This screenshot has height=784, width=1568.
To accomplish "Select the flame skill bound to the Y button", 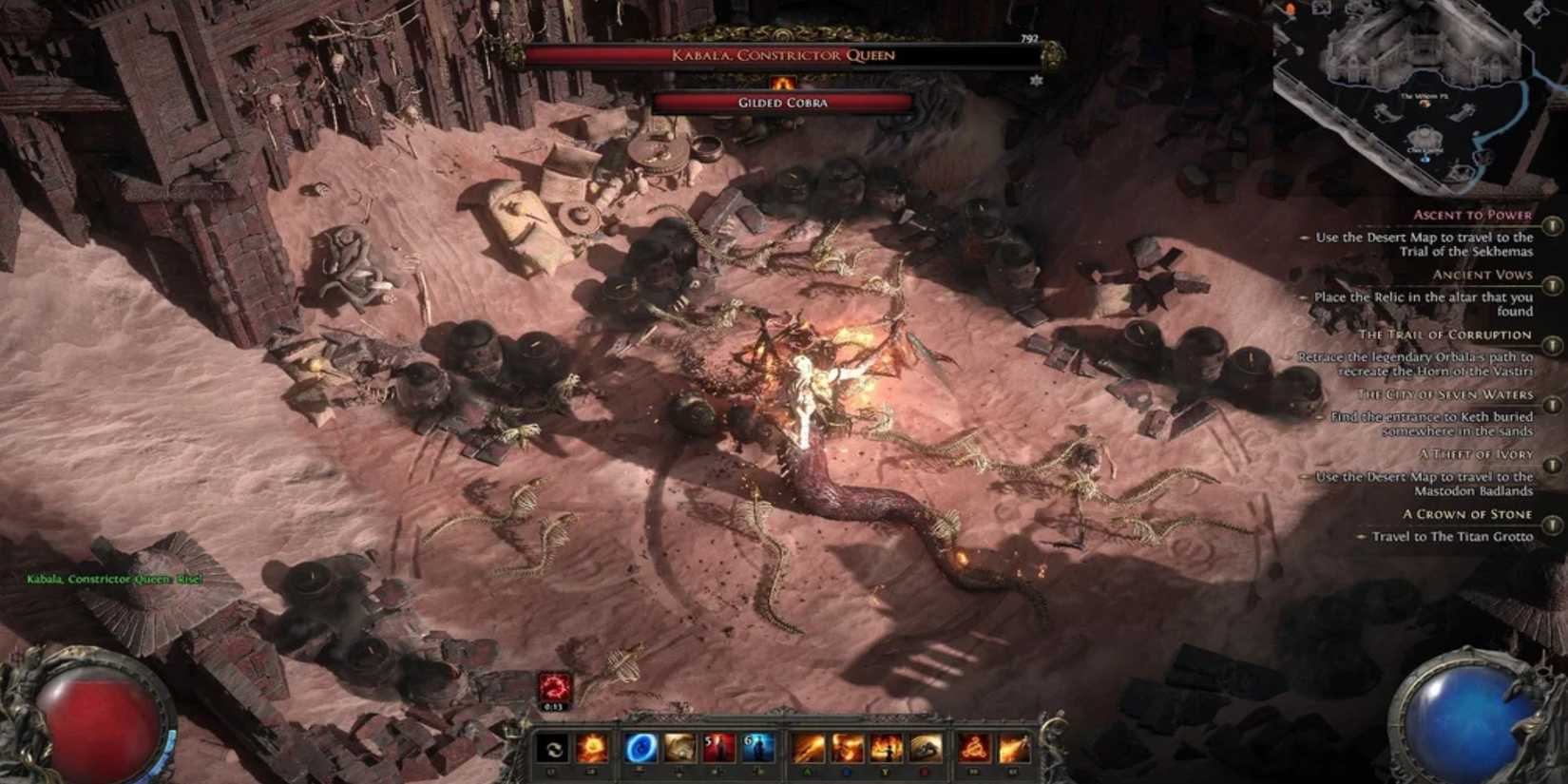I will [x=885, y=749].
